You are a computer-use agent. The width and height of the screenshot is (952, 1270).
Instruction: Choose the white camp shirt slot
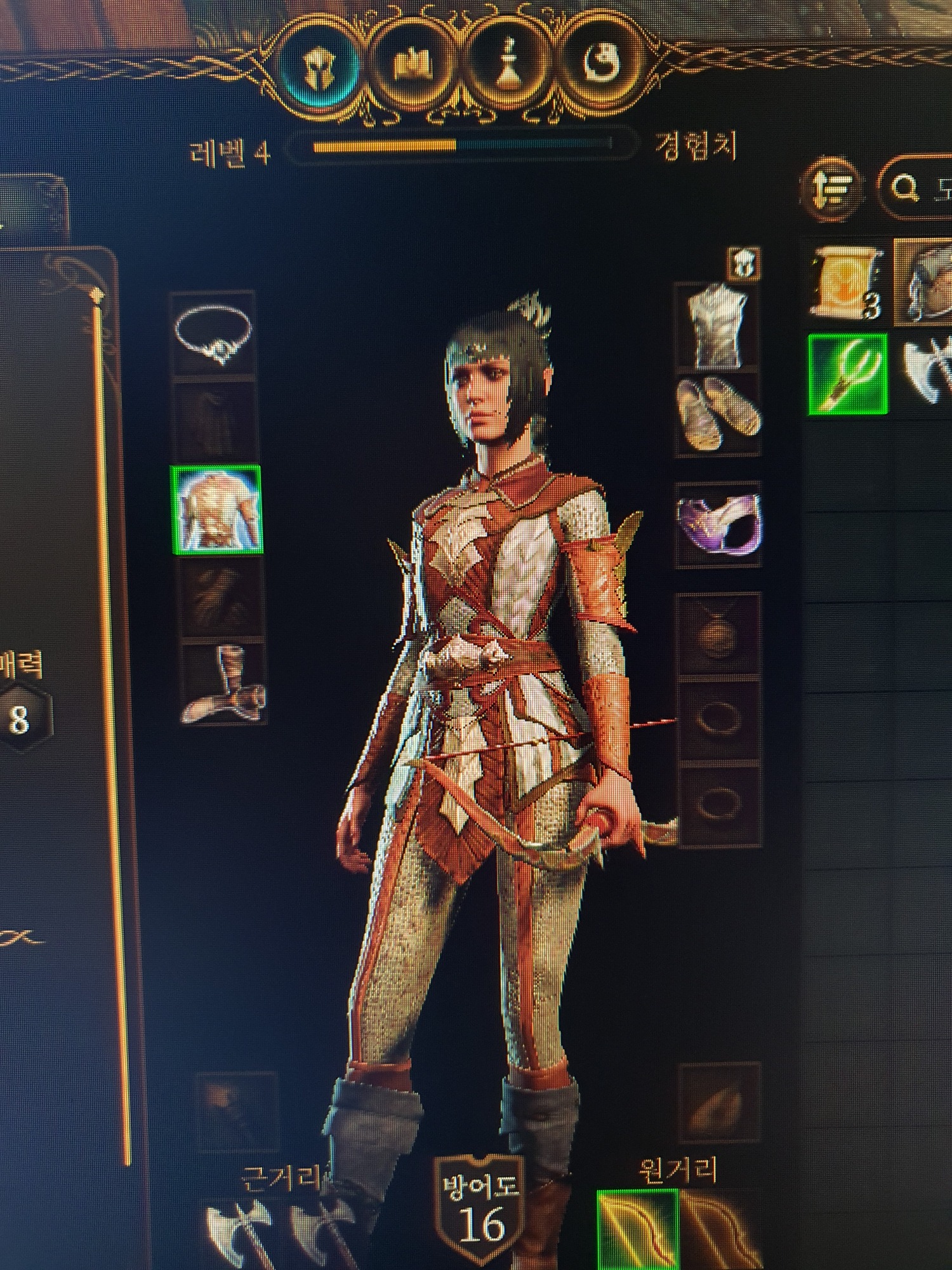(x=717, y=326)
